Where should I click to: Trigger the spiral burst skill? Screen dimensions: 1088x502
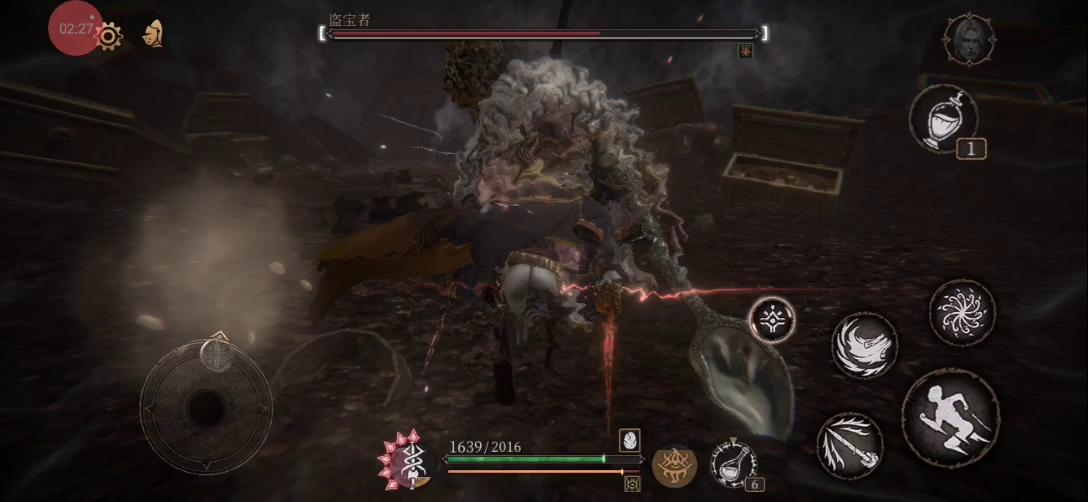click(x=962, y=313)
